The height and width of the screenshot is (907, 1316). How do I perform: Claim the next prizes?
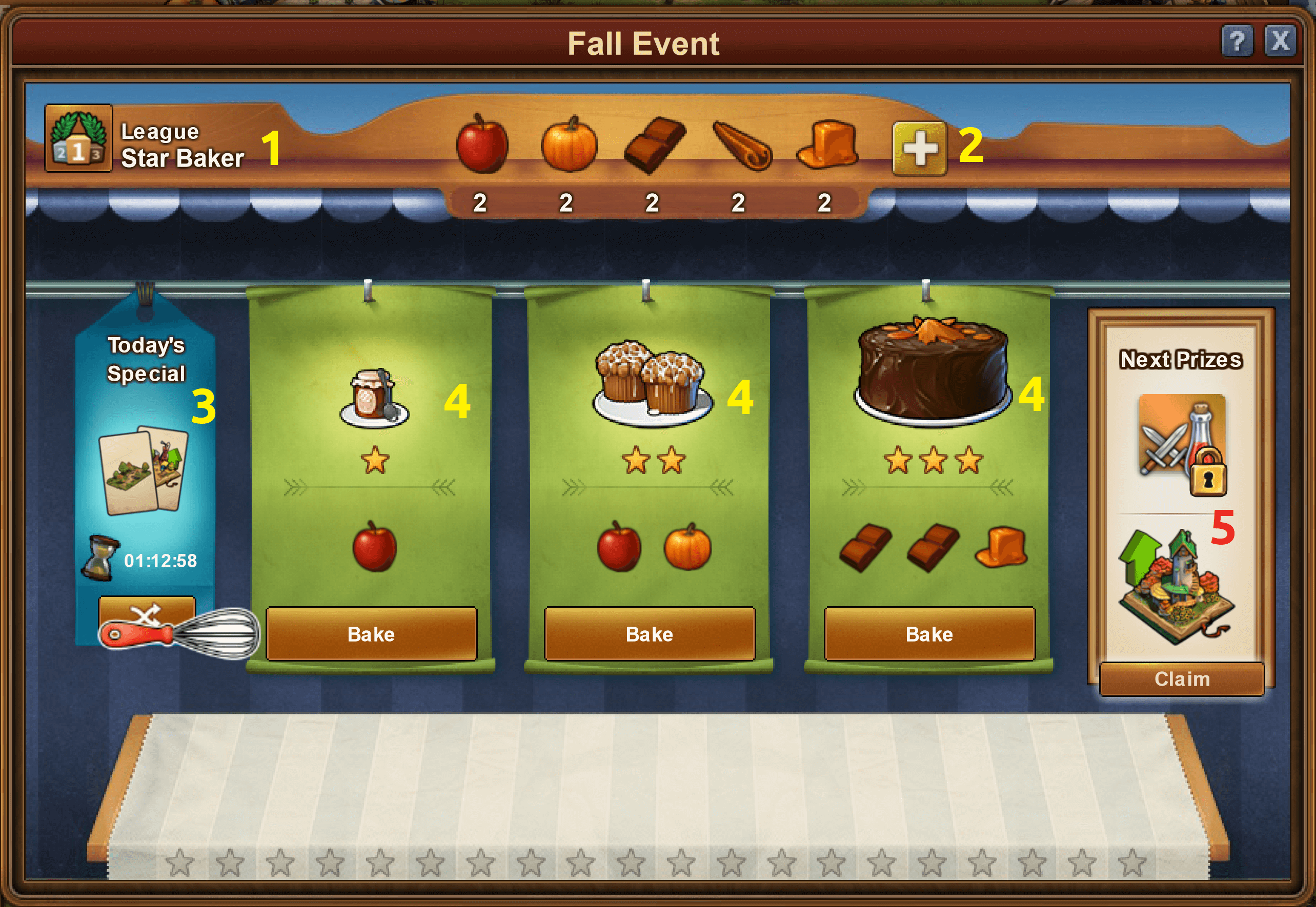coord(1182,678)
